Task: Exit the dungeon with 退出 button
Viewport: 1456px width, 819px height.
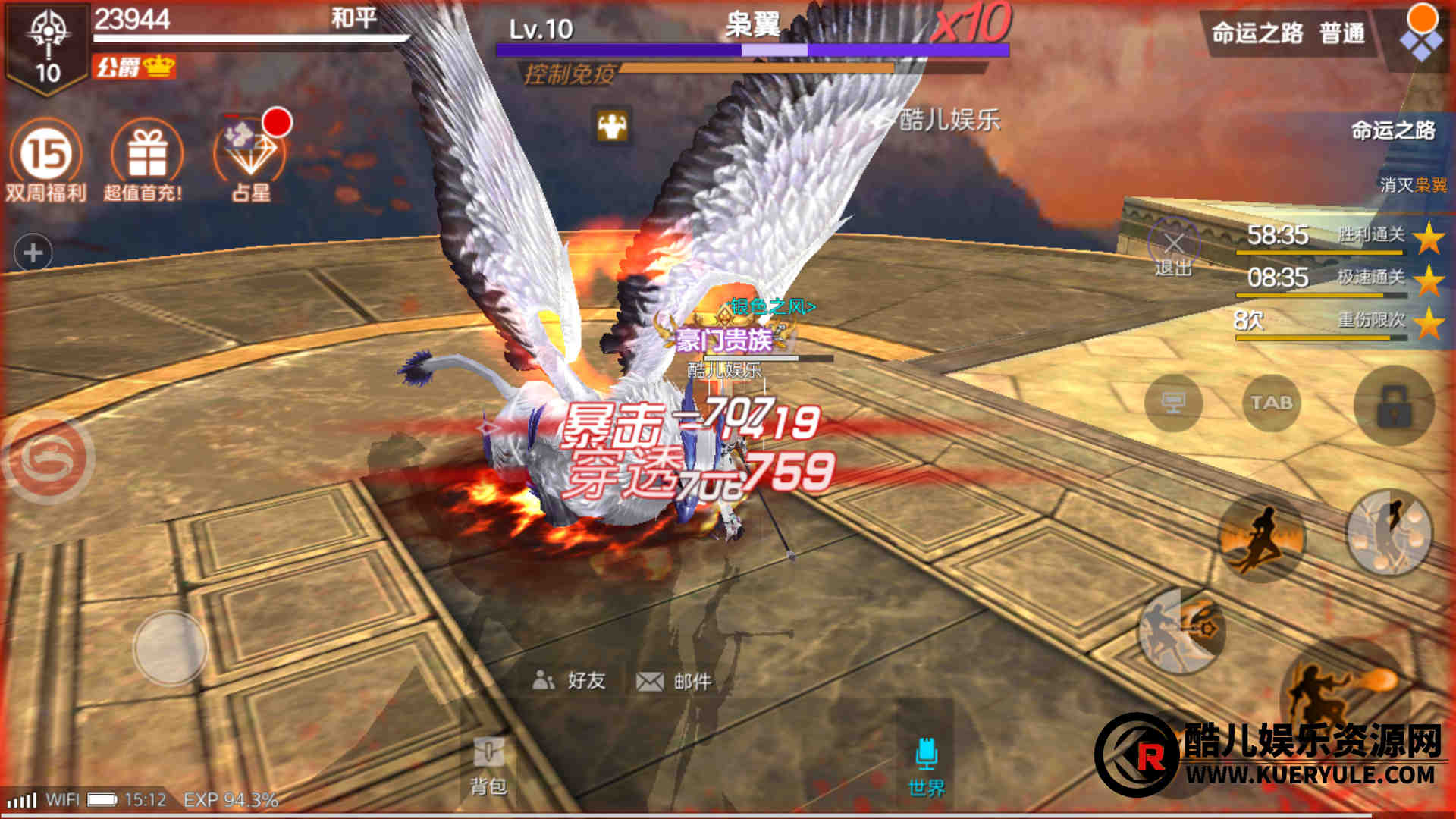Action: coord(1173,250)
